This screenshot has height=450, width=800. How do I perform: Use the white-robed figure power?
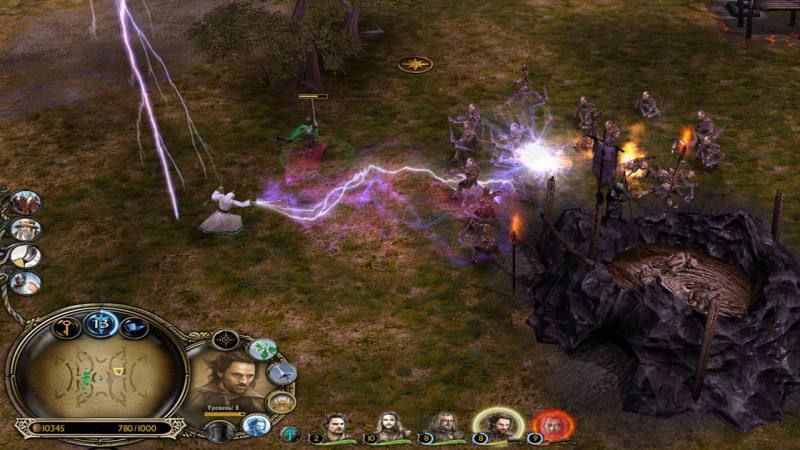[x=25, y=283]
